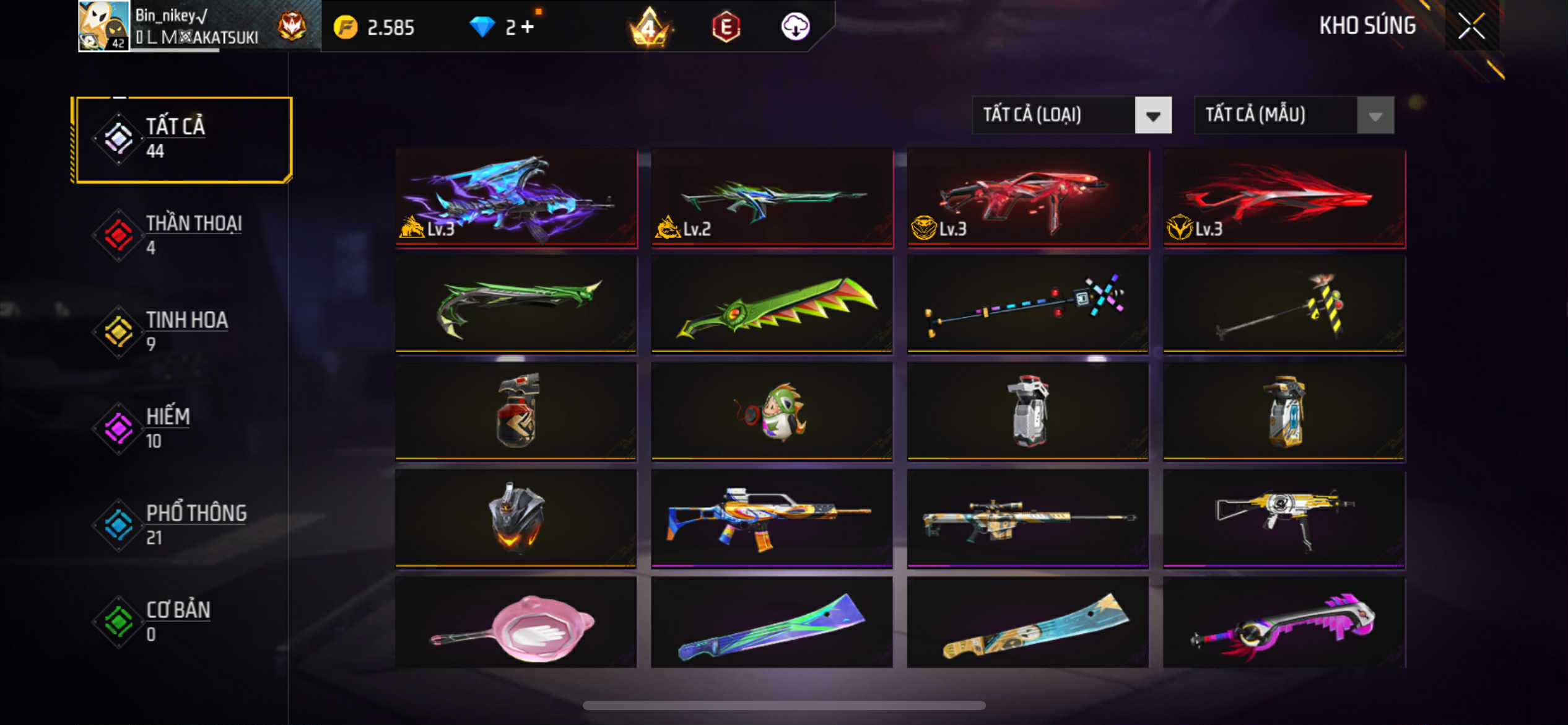The width and height of the screenshot is (1568, 725).
Task: Open the player profile avatar
Action: pyautogui.click(x=103, y=26)
